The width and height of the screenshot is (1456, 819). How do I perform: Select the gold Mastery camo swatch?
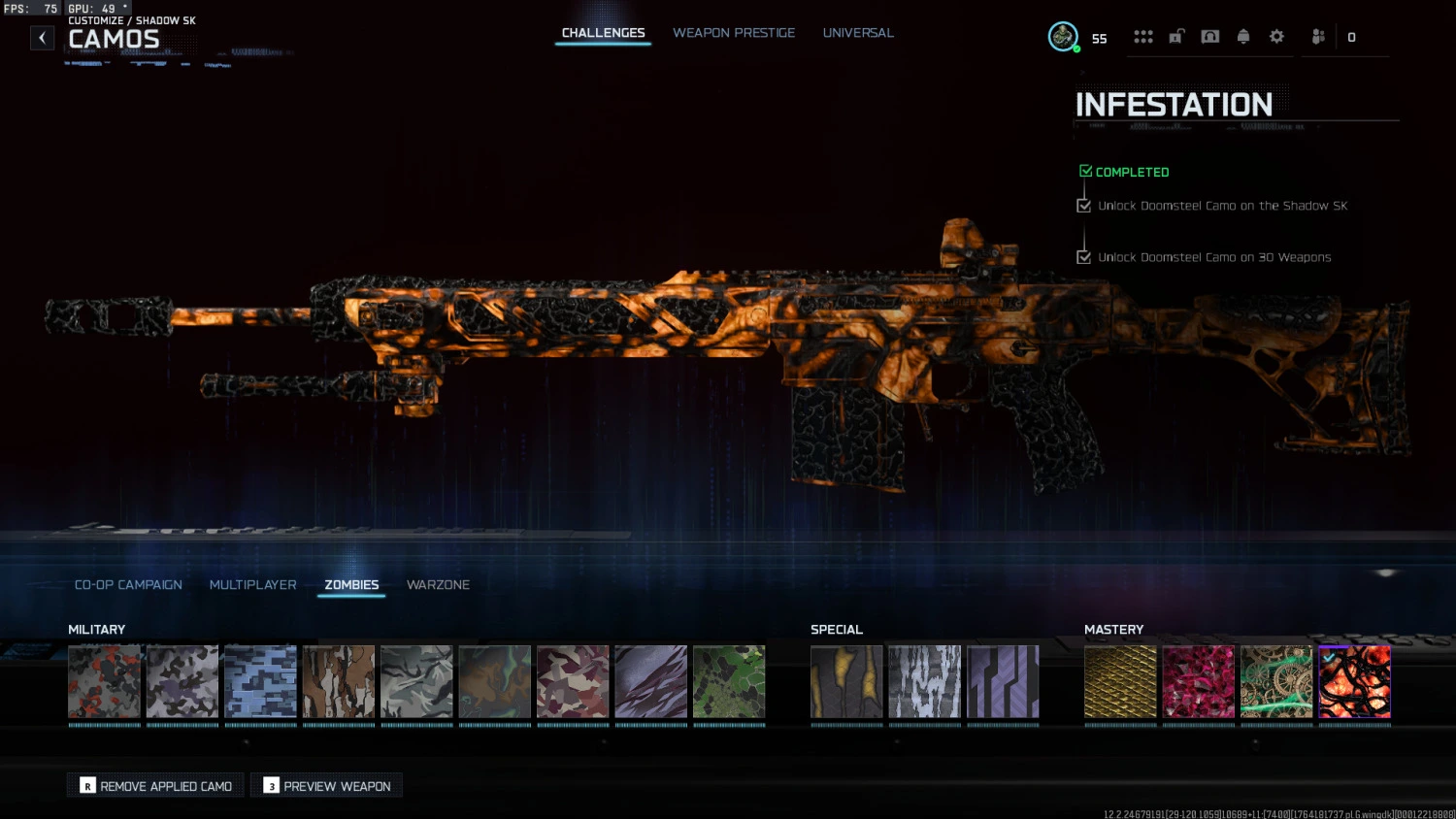pyautogui.click(x=1120, y=681)
